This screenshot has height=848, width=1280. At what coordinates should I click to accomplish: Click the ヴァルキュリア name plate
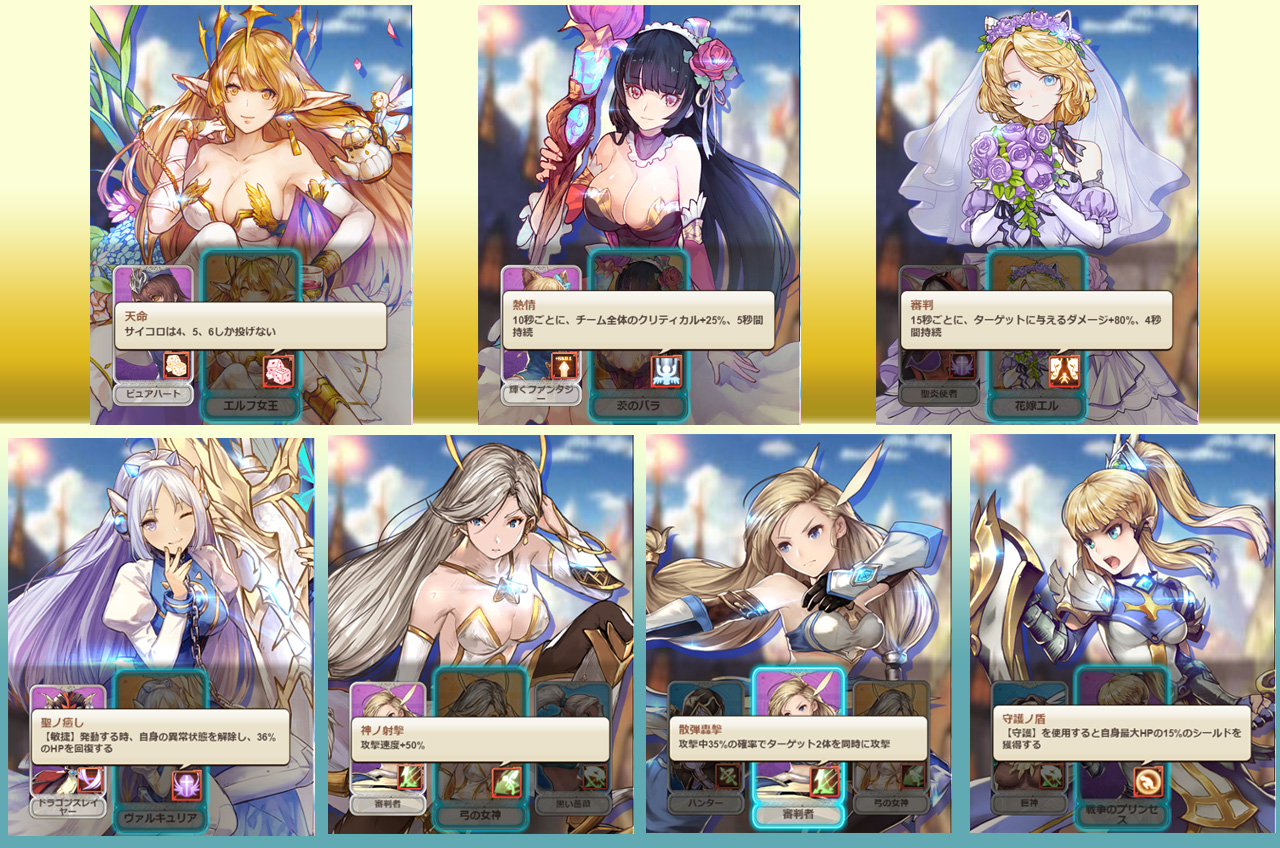[x=159, y=818]
